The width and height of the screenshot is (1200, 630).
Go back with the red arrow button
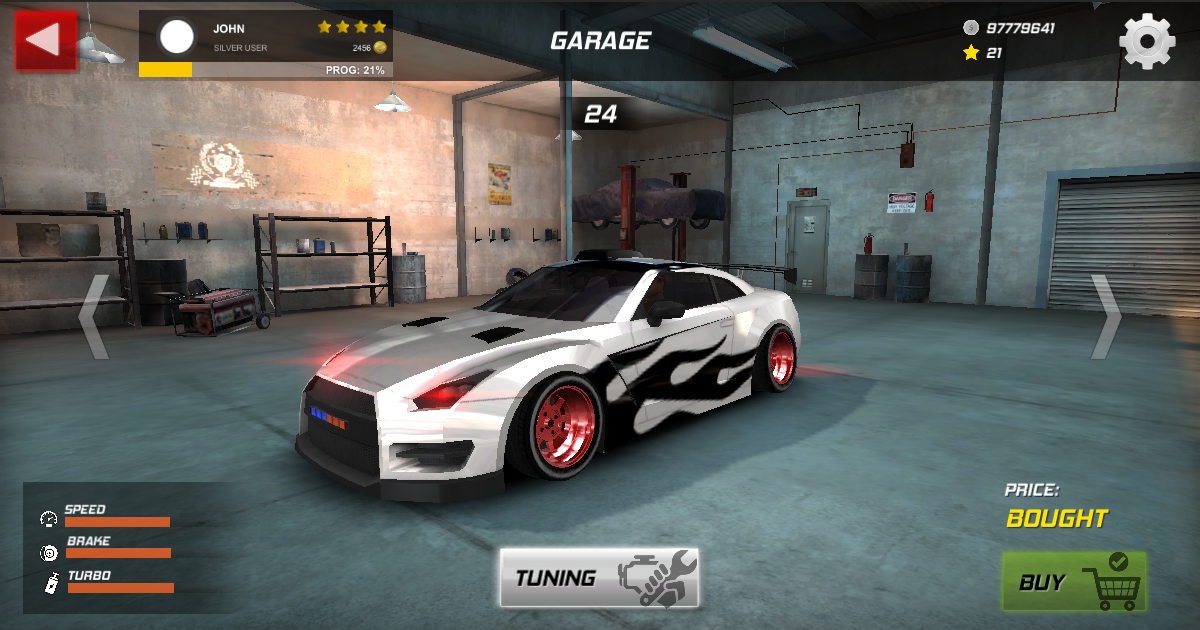[46, 40]
